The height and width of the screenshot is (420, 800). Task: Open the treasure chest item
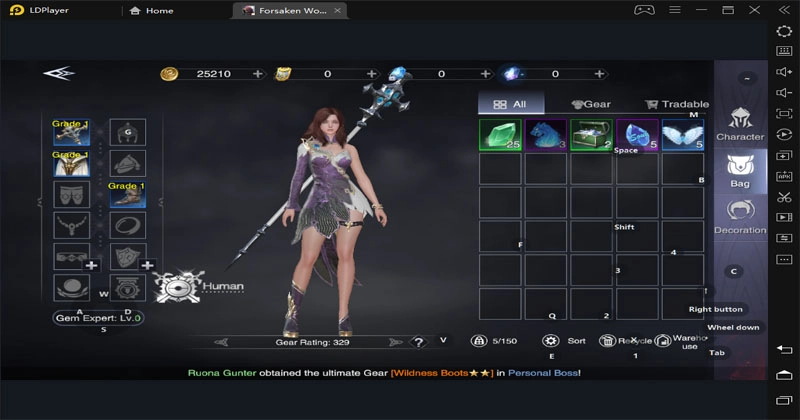(591, 135)
